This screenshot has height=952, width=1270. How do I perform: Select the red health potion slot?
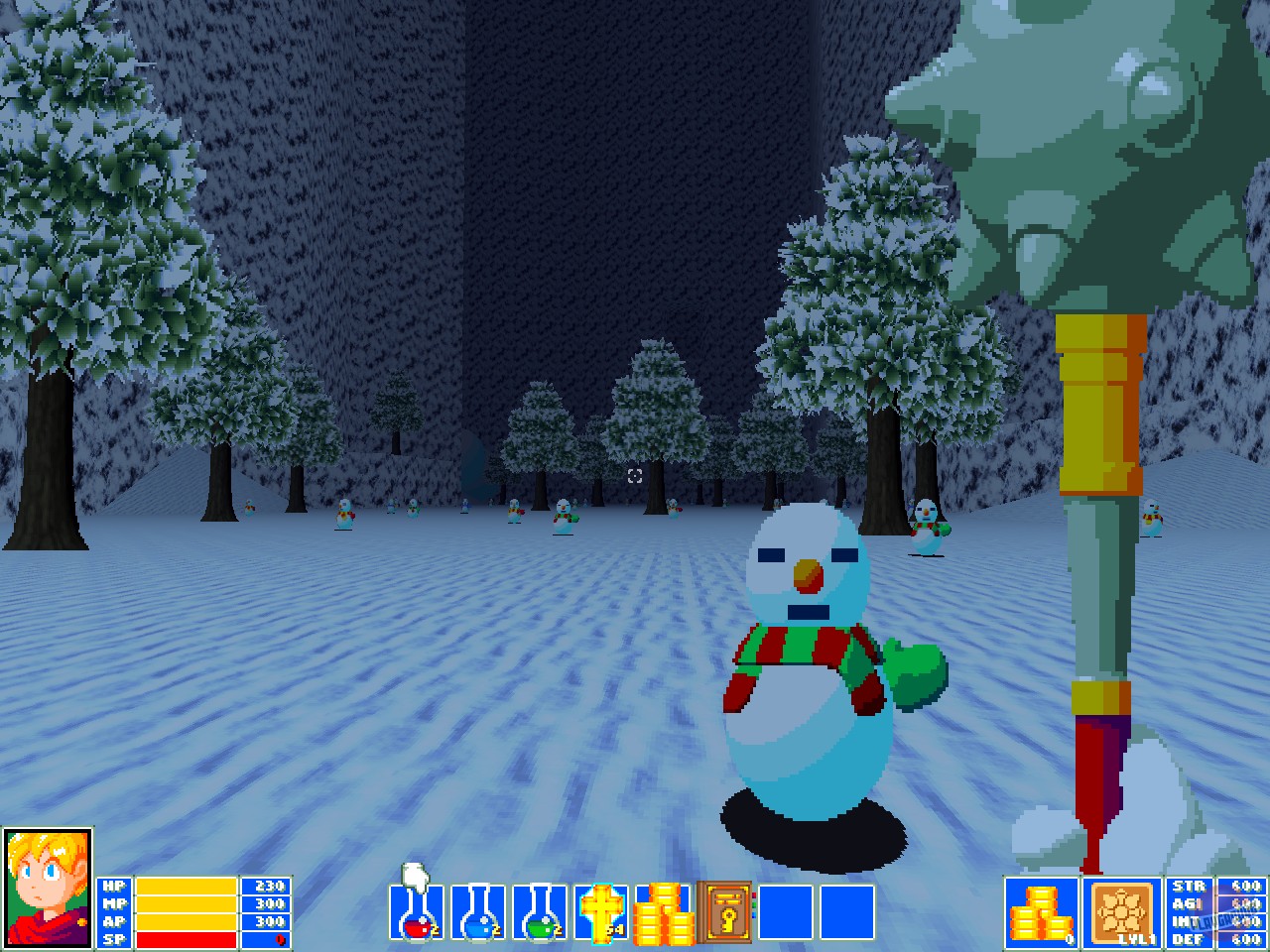pyautogui.click(x=416, y=910)
